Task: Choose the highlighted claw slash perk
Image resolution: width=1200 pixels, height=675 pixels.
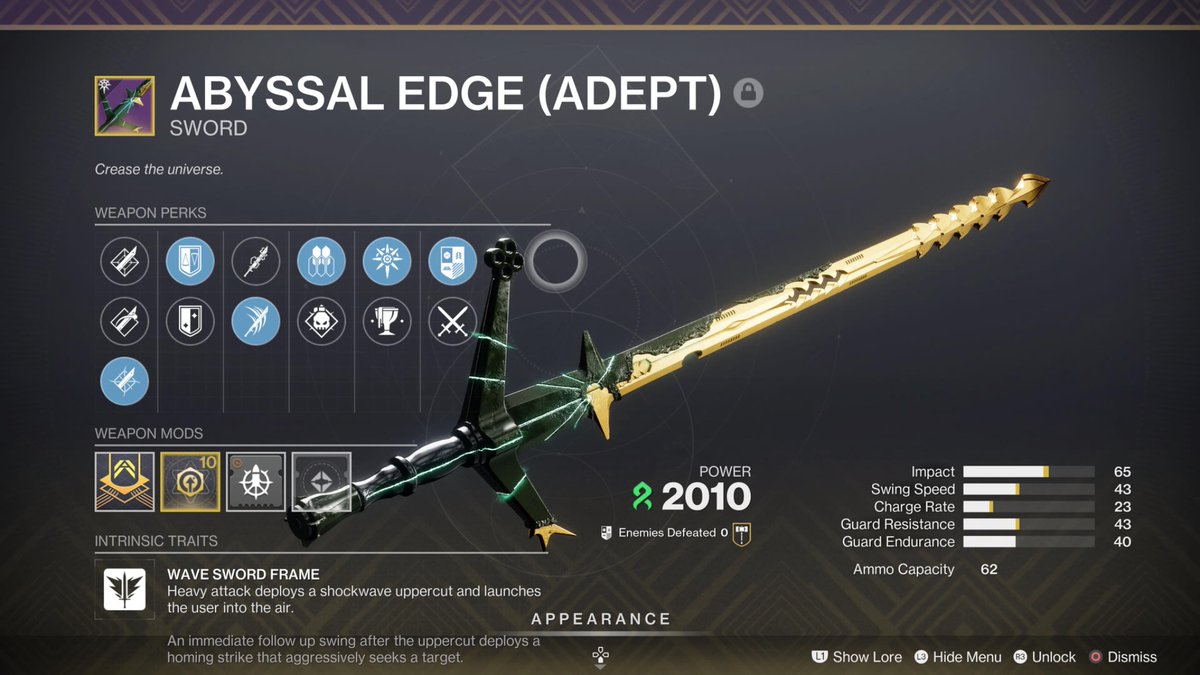Action: pos(256,323)
